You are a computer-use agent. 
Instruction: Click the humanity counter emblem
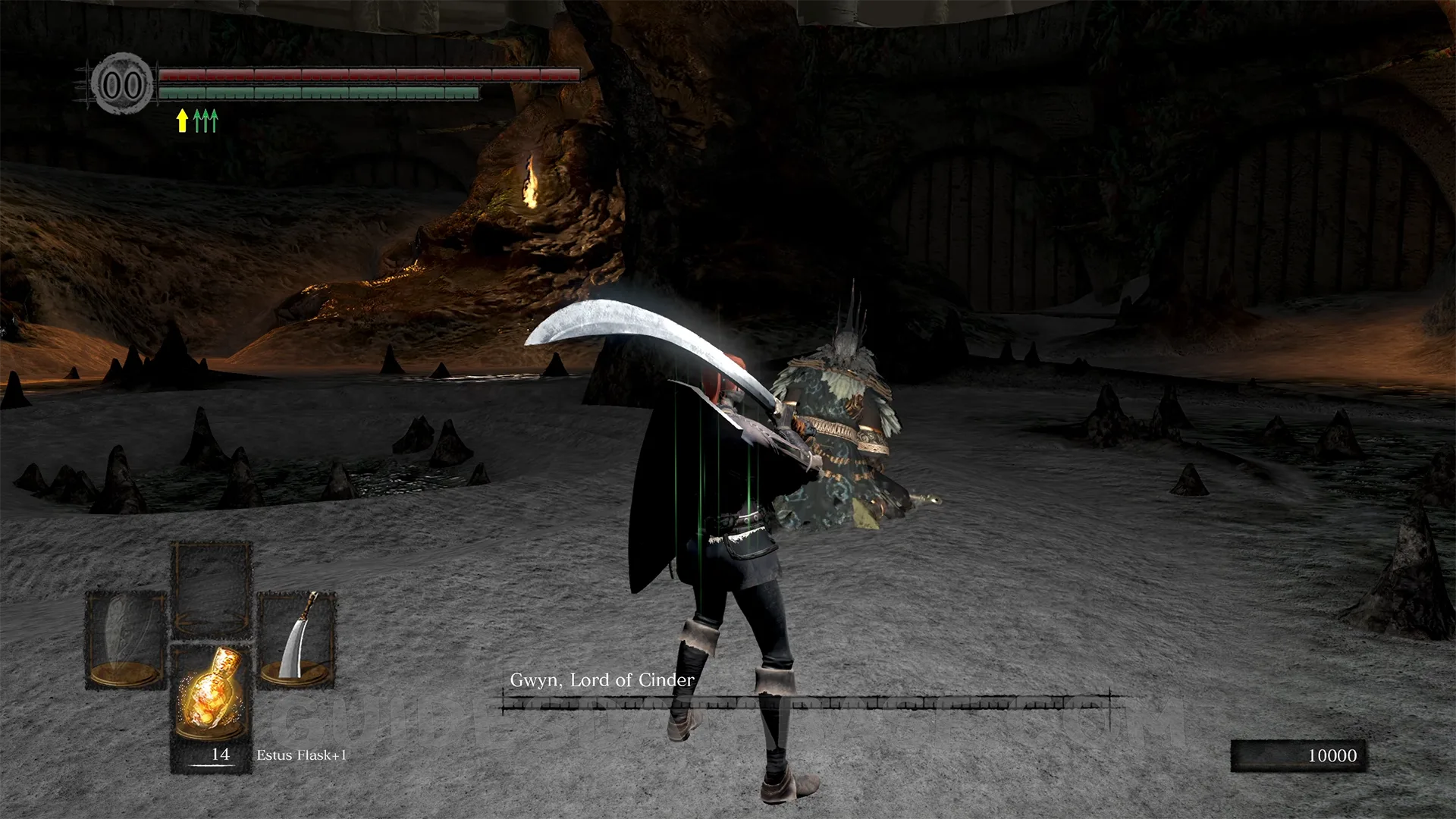coord(122,84)
